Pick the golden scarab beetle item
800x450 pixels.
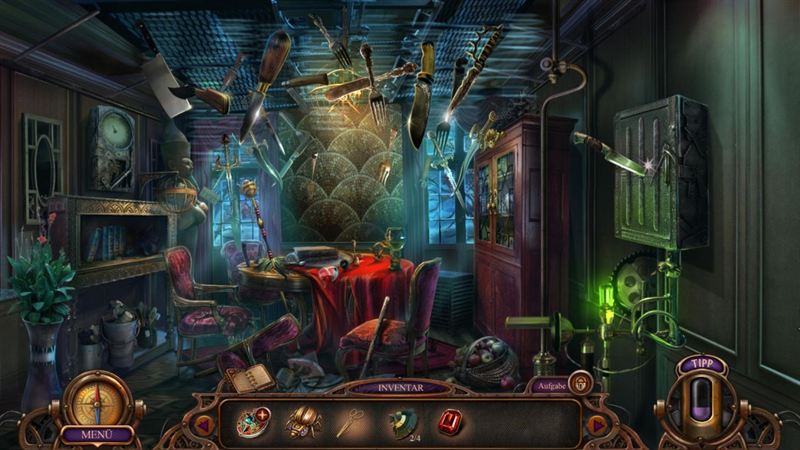click(300, 423)
